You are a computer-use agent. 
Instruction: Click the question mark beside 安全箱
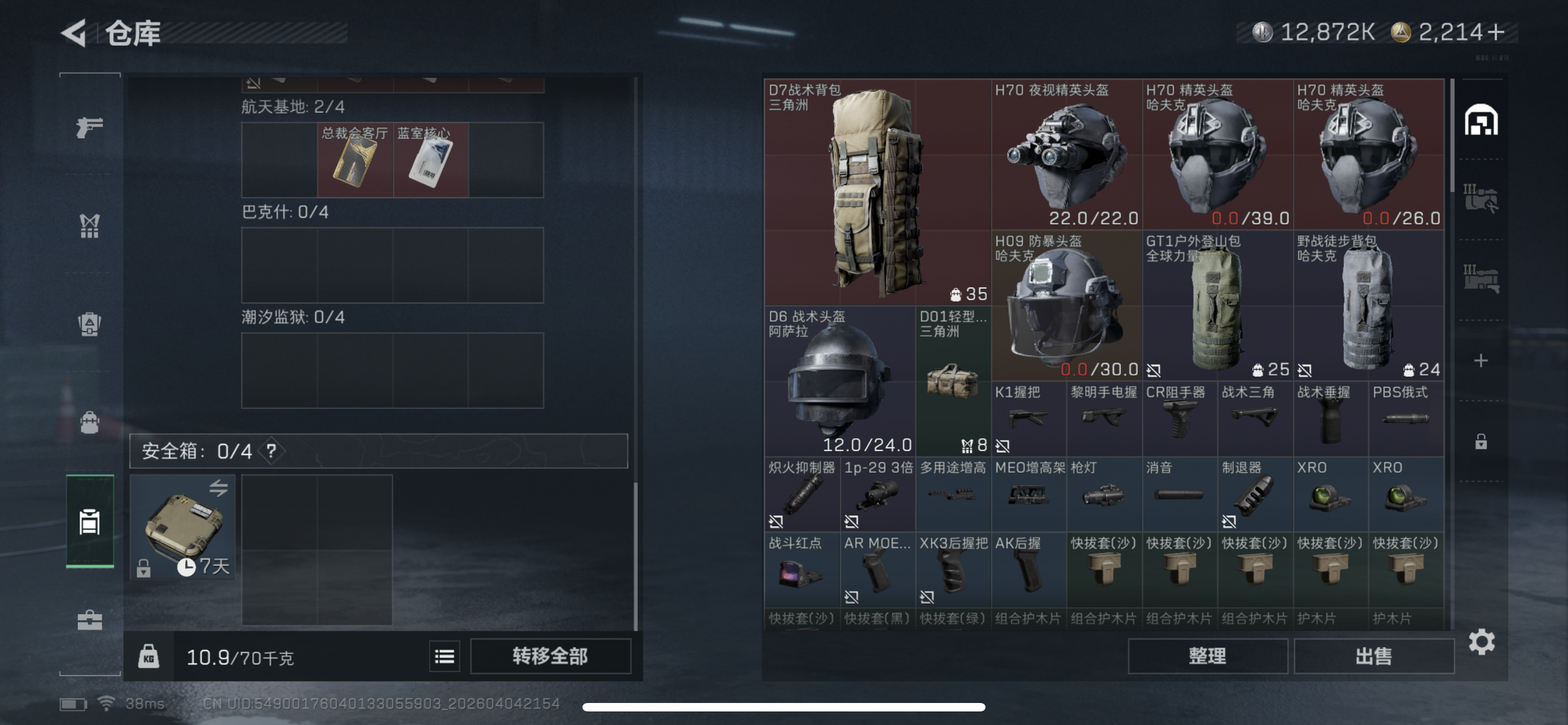[x=272, y=451]
